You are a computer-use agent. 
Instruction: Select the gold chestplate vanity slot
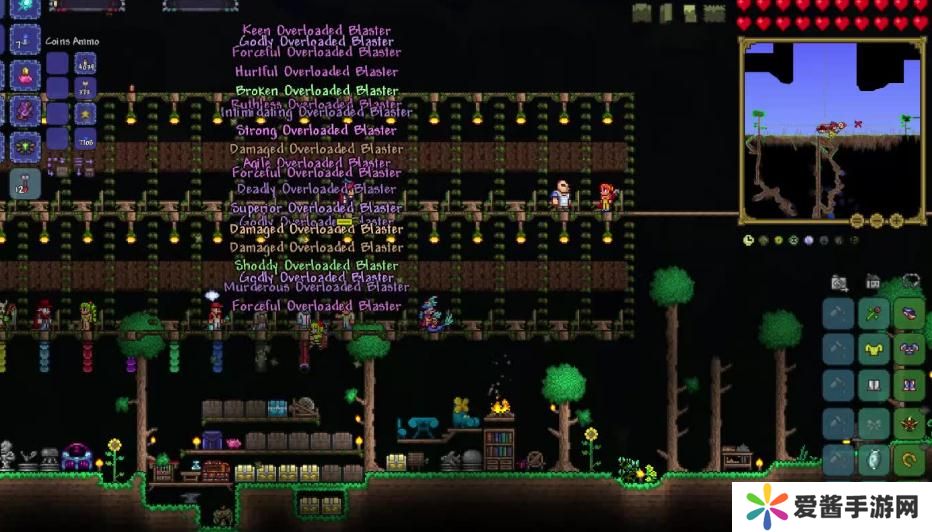(873, 349)
